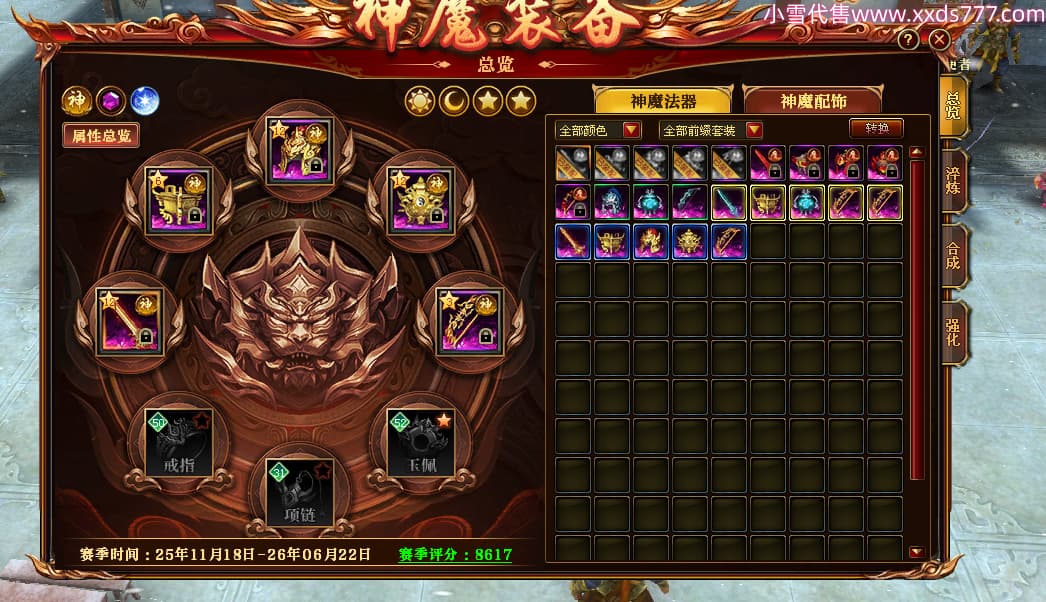The width and height of the screenshot is (1046, 602).
Task: Select the empty 玉佩 jade pendant slot
Action: coord(420,442)
